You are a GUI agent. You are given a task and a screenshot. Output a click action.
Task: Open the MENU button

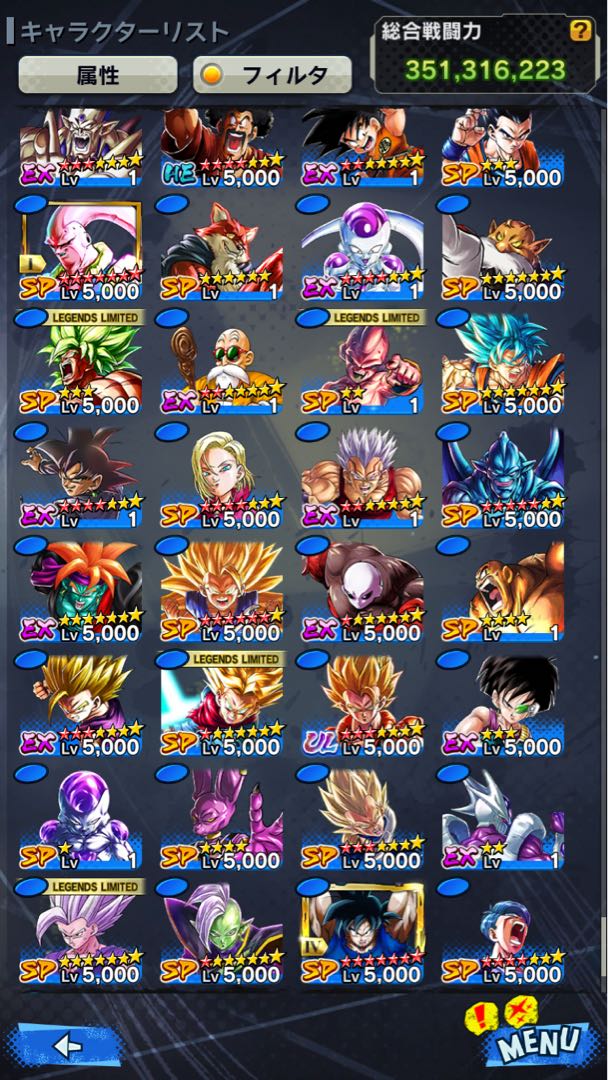pos(539,1040)
